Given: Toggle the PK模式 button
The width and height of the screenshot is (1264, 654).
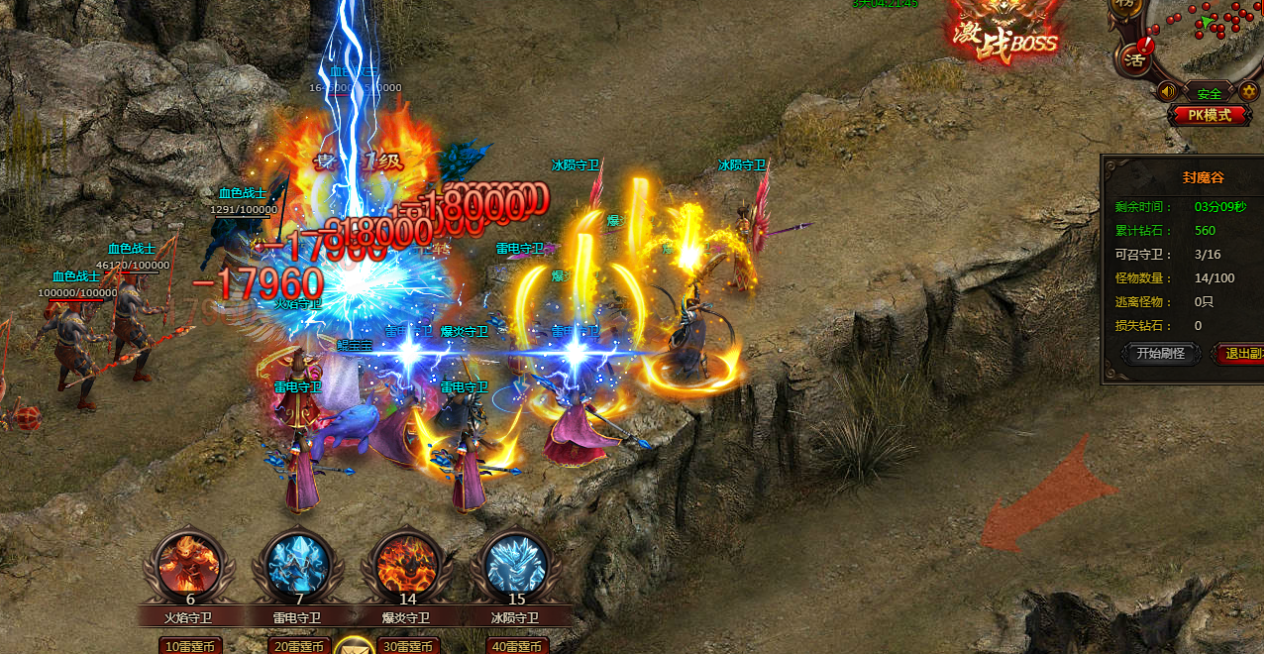Looking at the screenshot, I should (1209, 115).
